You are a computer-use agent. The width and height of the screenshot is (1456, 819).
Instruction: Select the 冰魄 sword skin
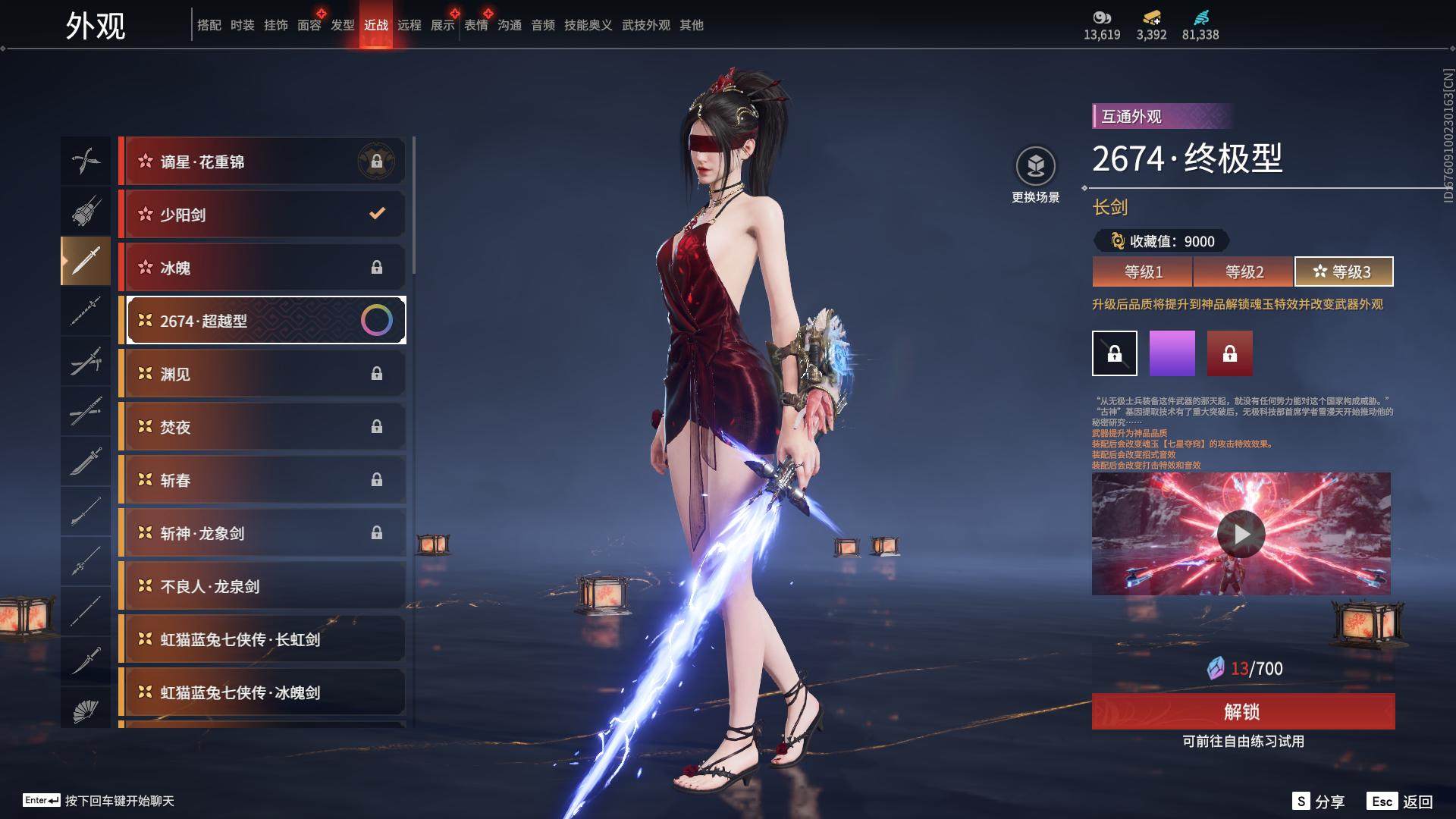(x=262, y=268)
